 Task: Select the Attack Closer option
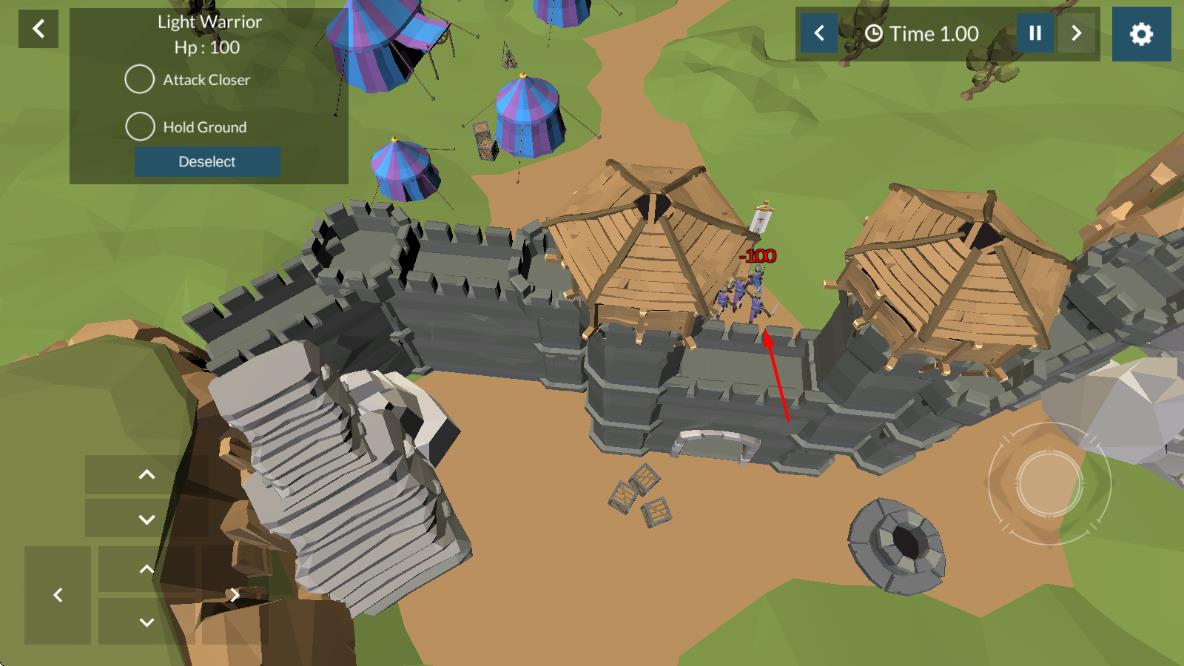pyautogui.click(x=140, y=79)
